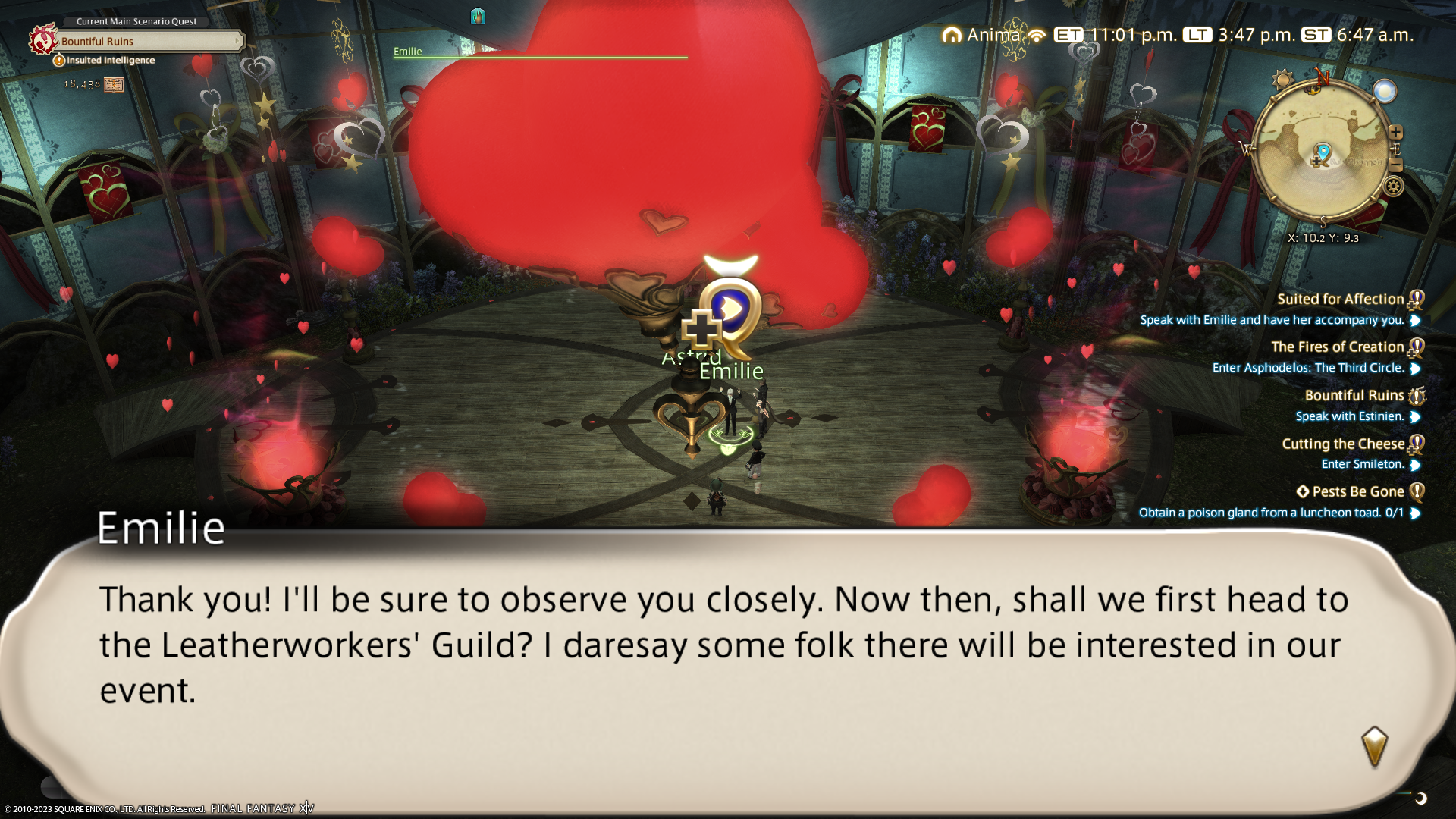The height and width of the screenshot is (819, 1456).
Task: Select the Suited for Affection quest entry
Action: 1340,299
